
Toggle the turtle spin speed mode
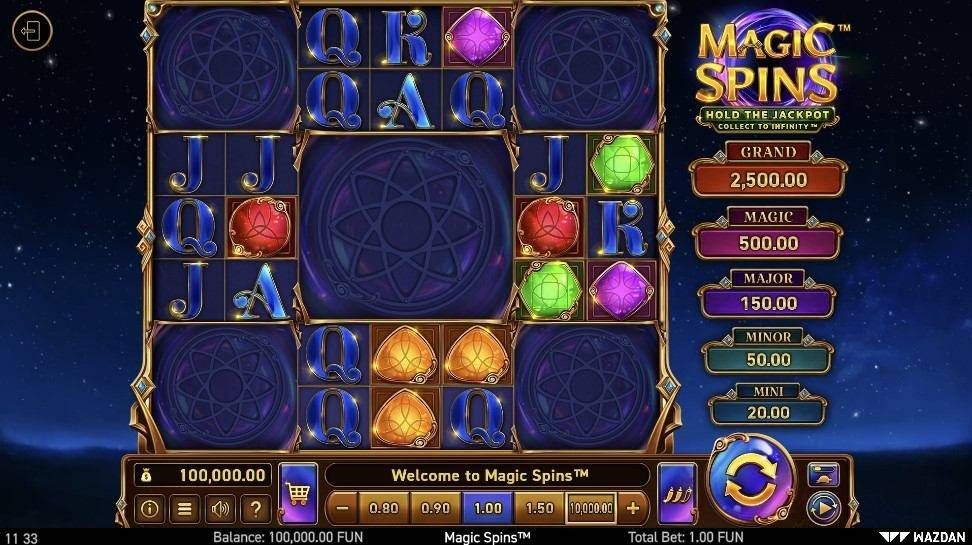pos(823,474)
